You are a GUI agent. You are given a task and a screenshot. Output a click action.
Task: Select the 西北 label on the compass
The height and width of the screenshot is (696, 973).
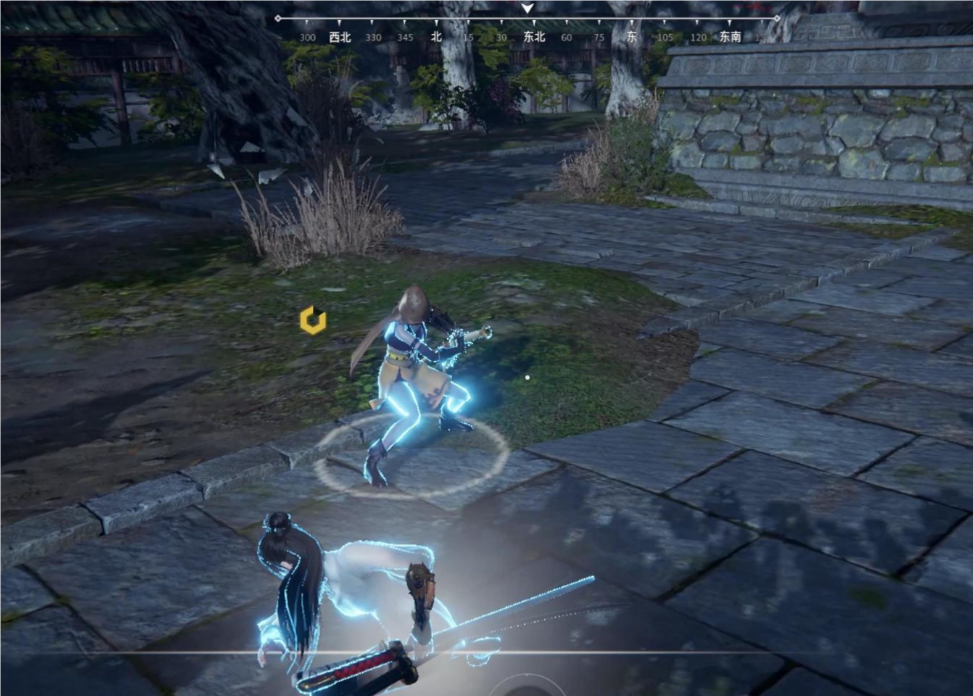[340, 37]
